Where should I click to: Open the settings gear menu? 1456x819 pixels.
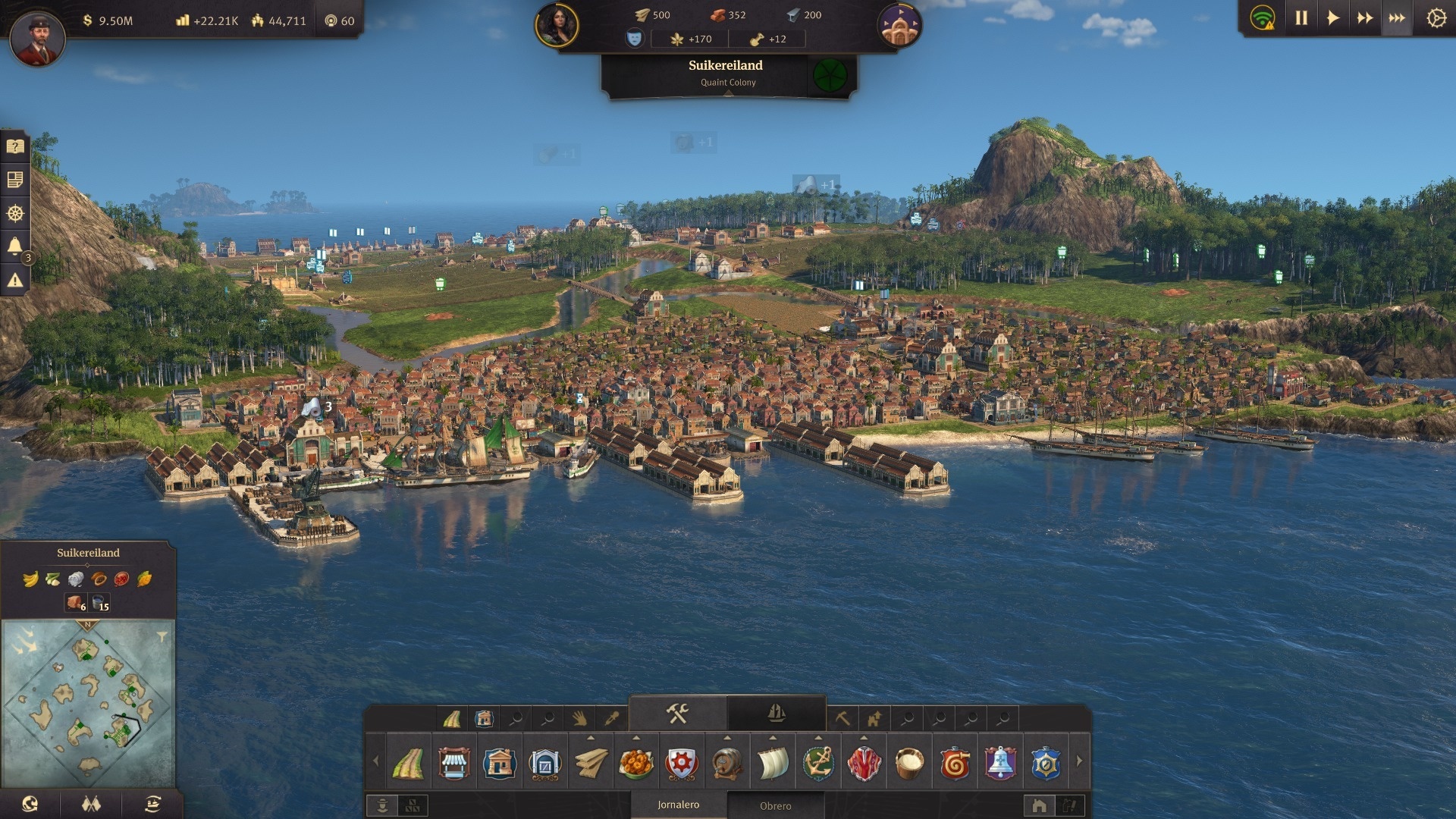(1436, 18)
